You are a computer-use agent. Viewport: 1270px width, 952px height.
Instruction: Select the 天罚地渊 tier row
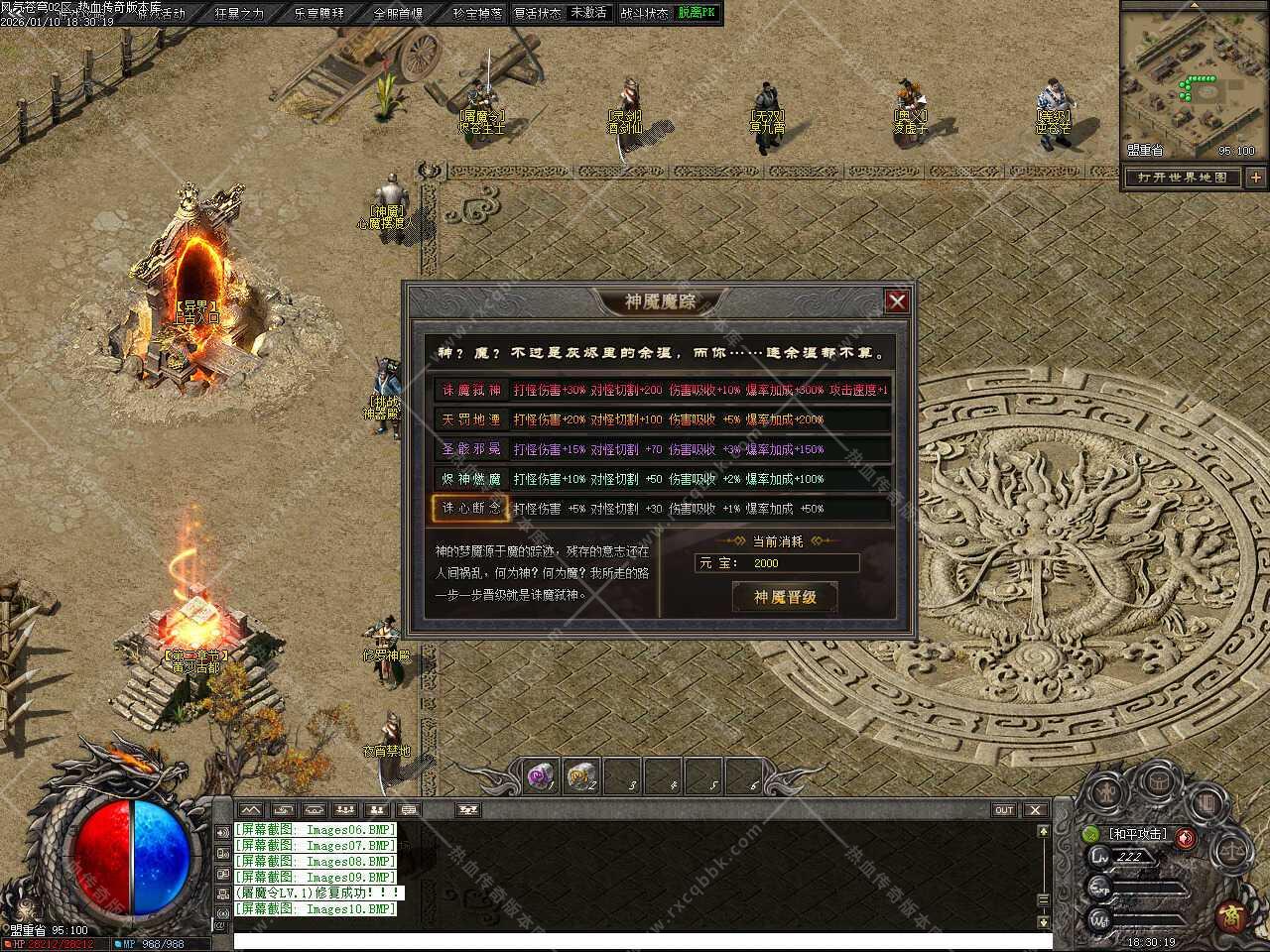[x=471, y=419]
